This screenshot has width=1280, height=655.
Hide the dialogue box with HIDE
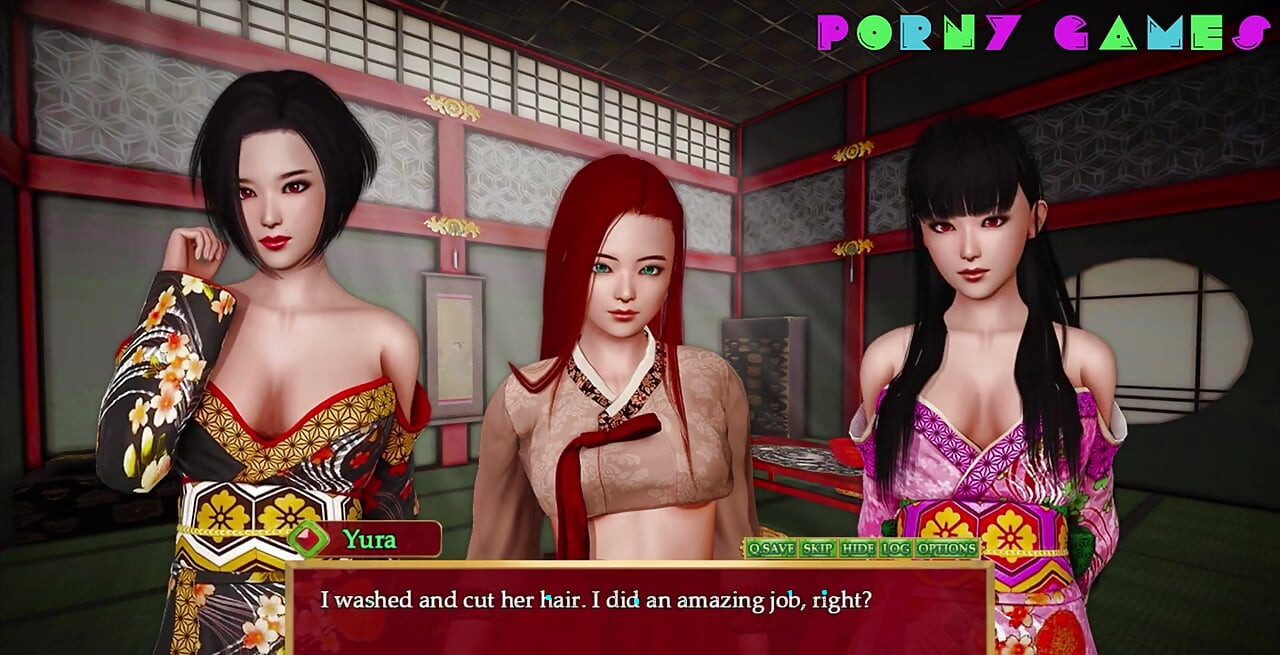click(x=858, y=548)
